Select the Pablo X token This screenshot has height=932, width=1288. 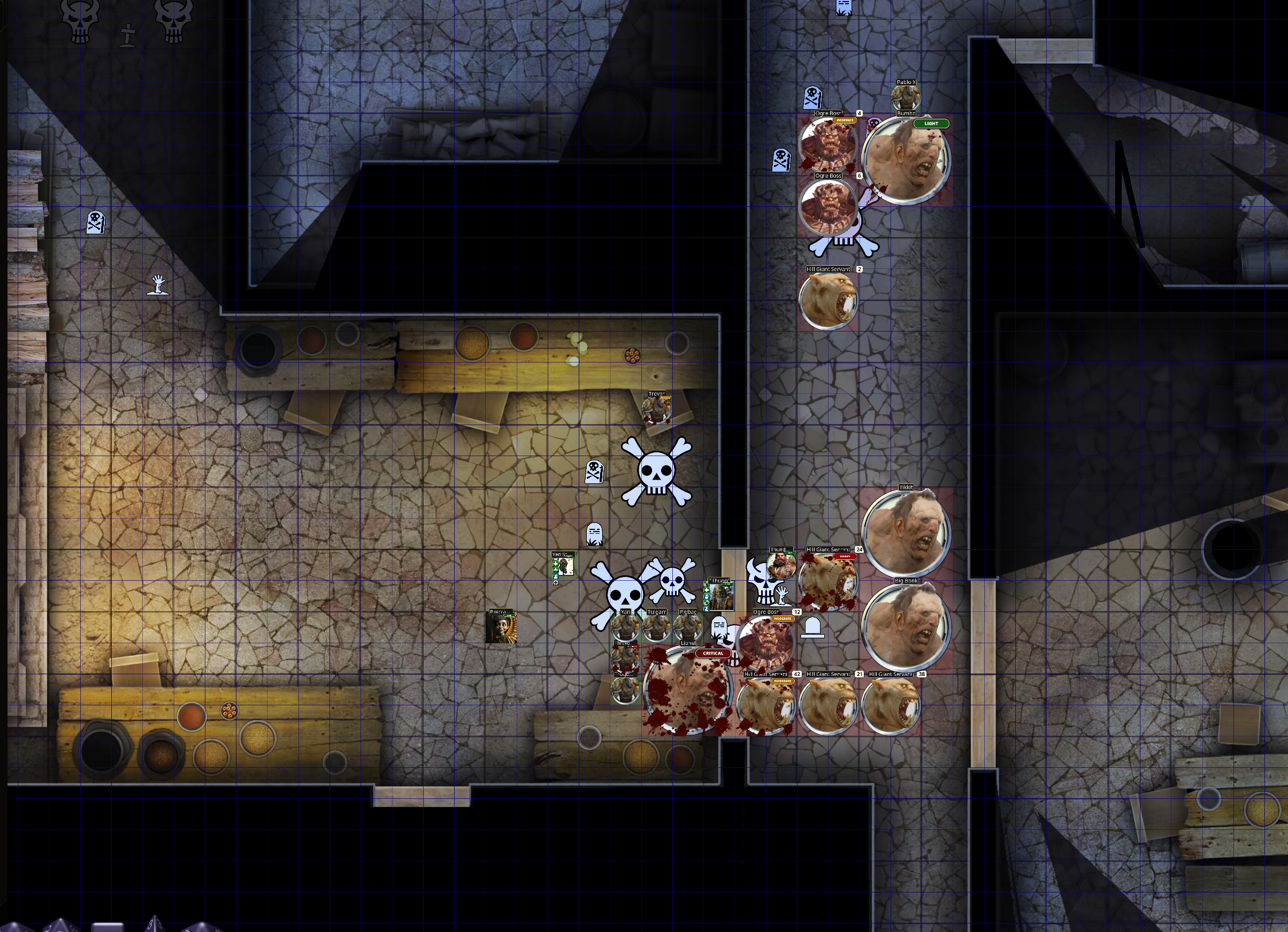click(x=907, y=98)
